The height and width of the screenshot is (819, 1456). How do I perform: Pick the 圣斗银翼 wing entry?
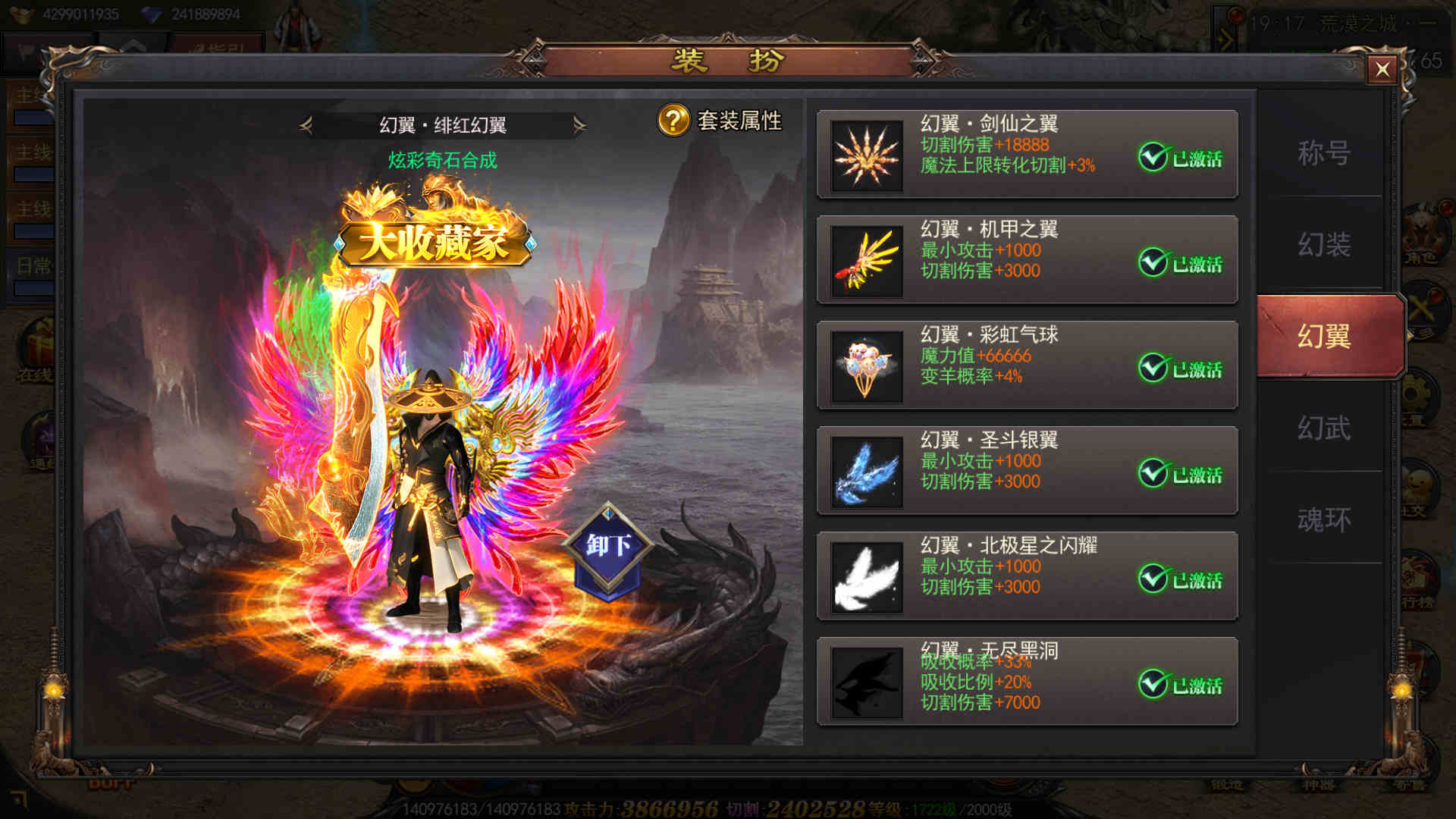click(x=1026, y=471)
